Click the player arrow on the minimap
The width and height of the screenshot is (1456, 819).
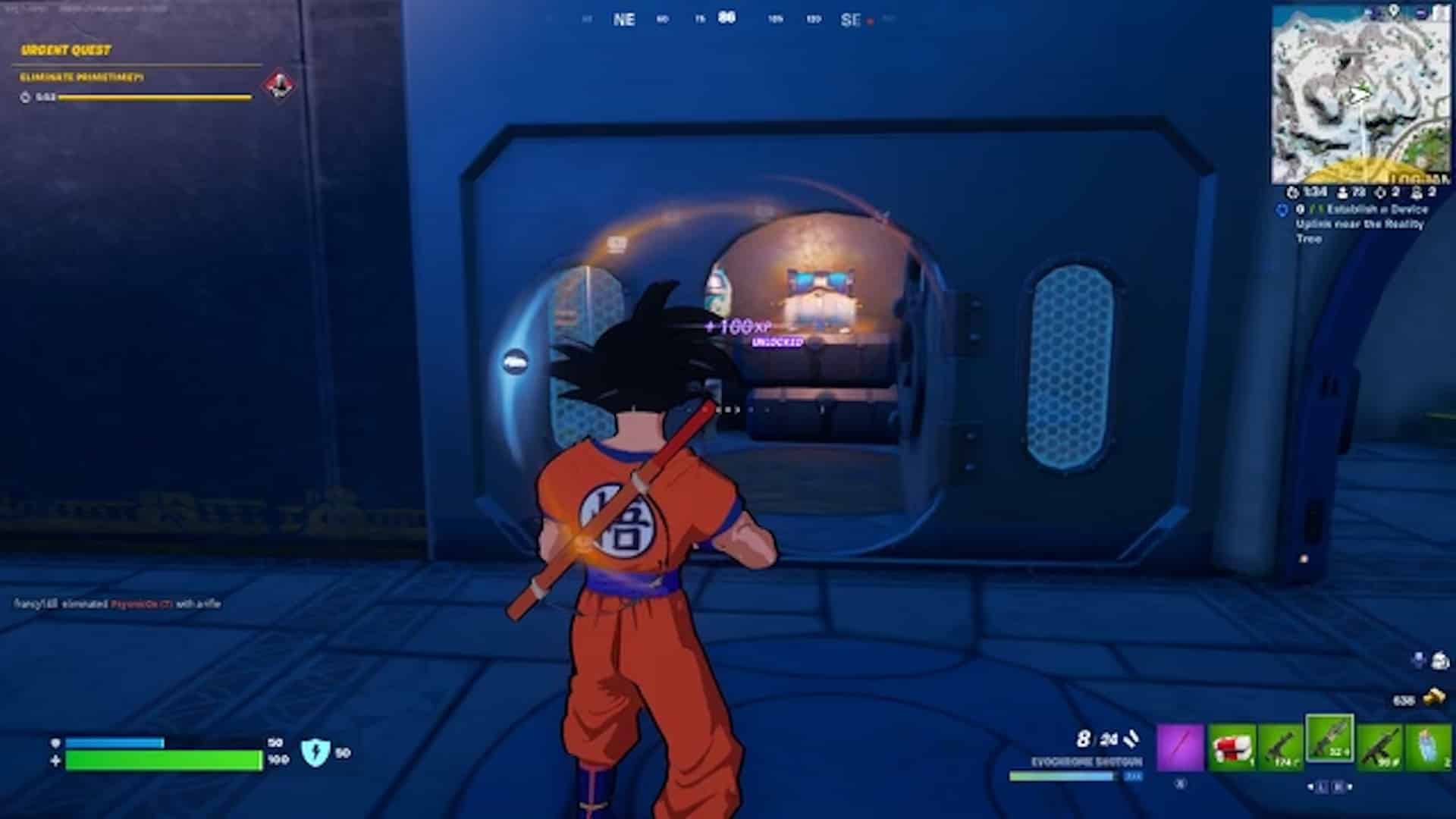point(1357,97)
